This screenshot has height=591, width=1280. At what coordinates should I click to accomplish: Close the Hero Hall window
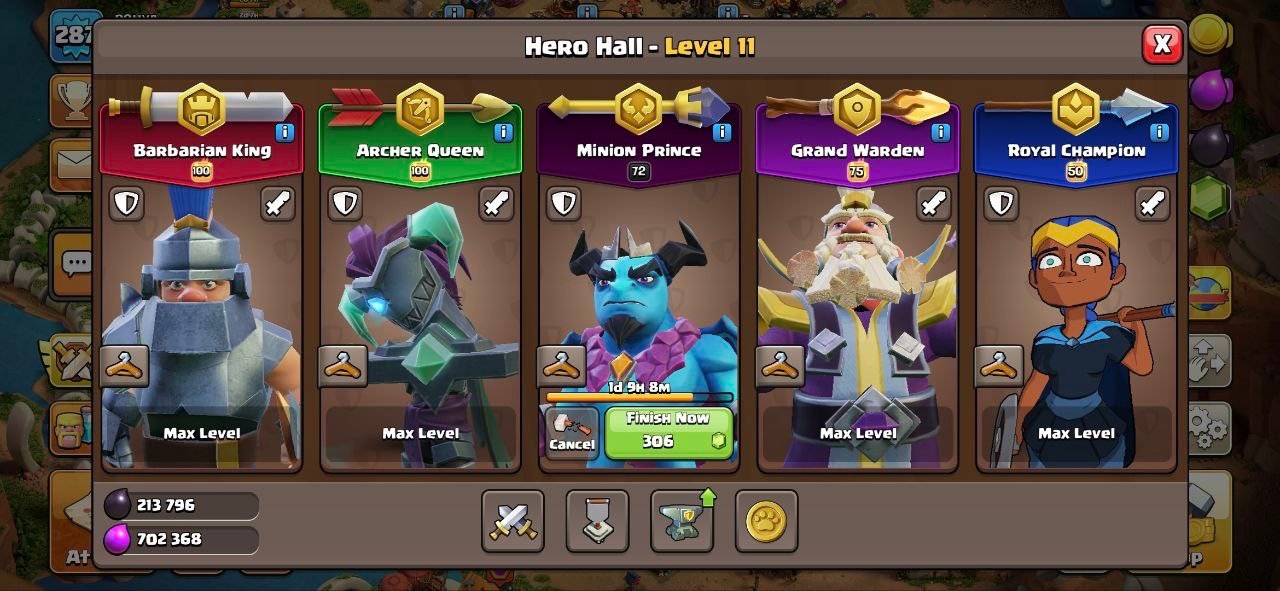[1161, 44]
